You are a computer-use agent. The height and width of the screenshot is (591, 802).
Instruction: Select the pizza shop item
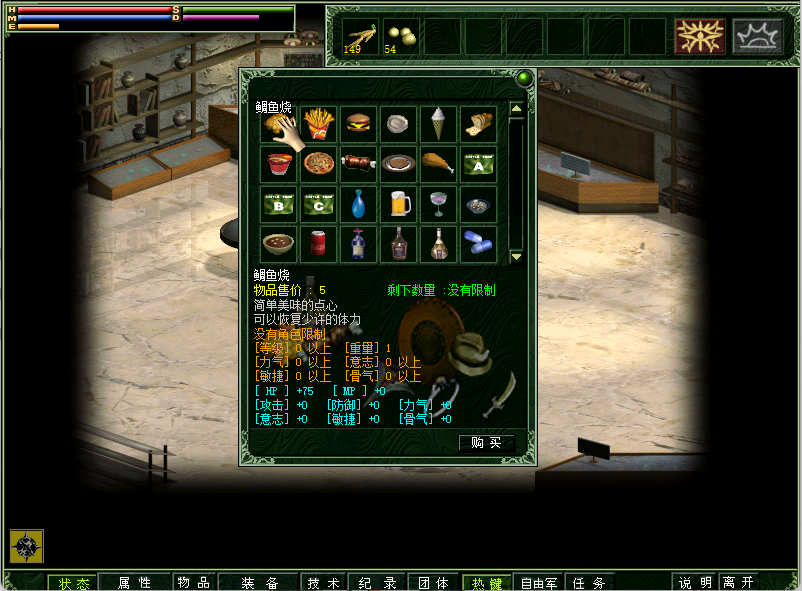pyautogui.click(x=318, y=164)
